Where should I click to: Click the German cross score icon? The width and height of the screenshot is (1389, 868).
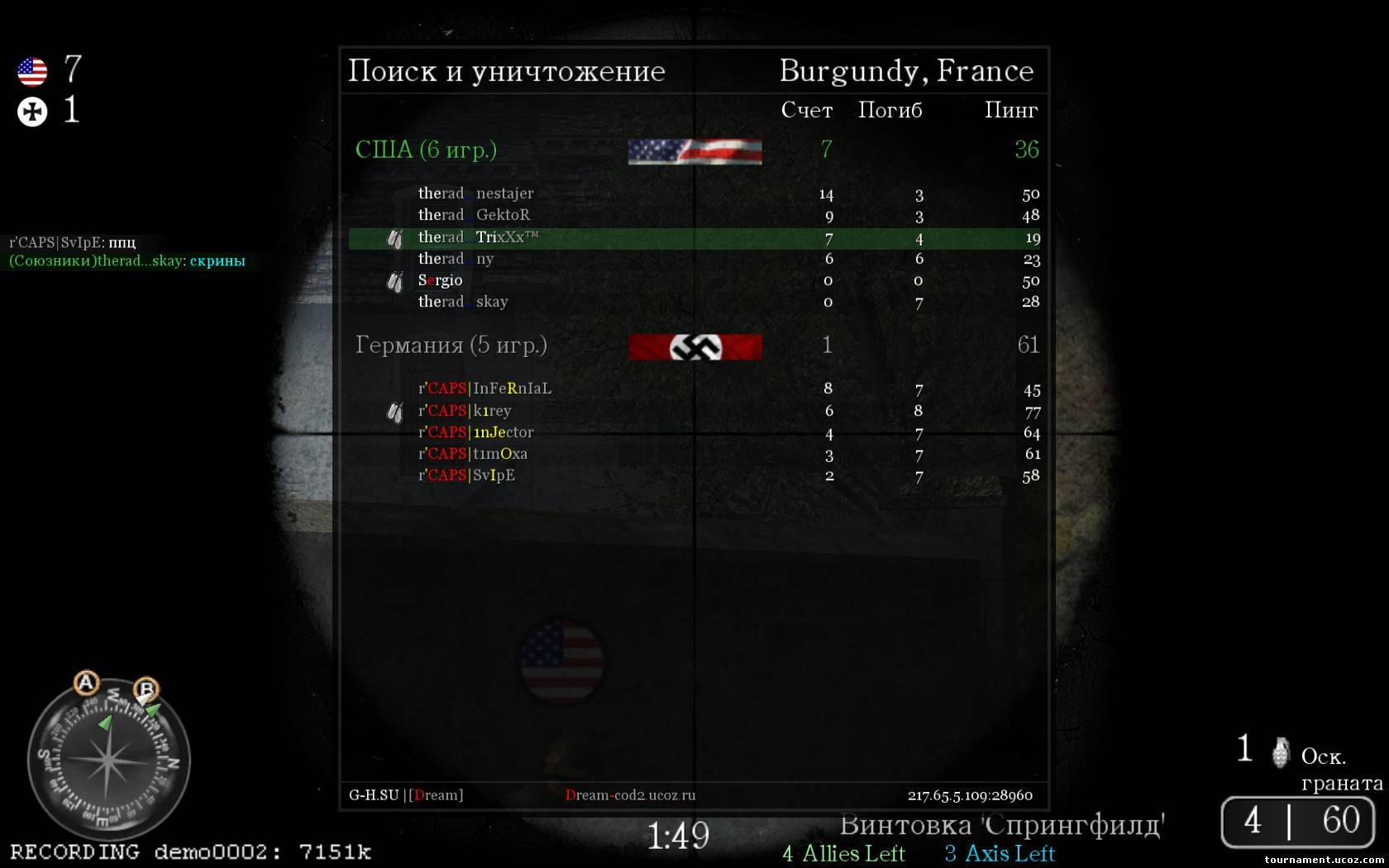(32, 112)
